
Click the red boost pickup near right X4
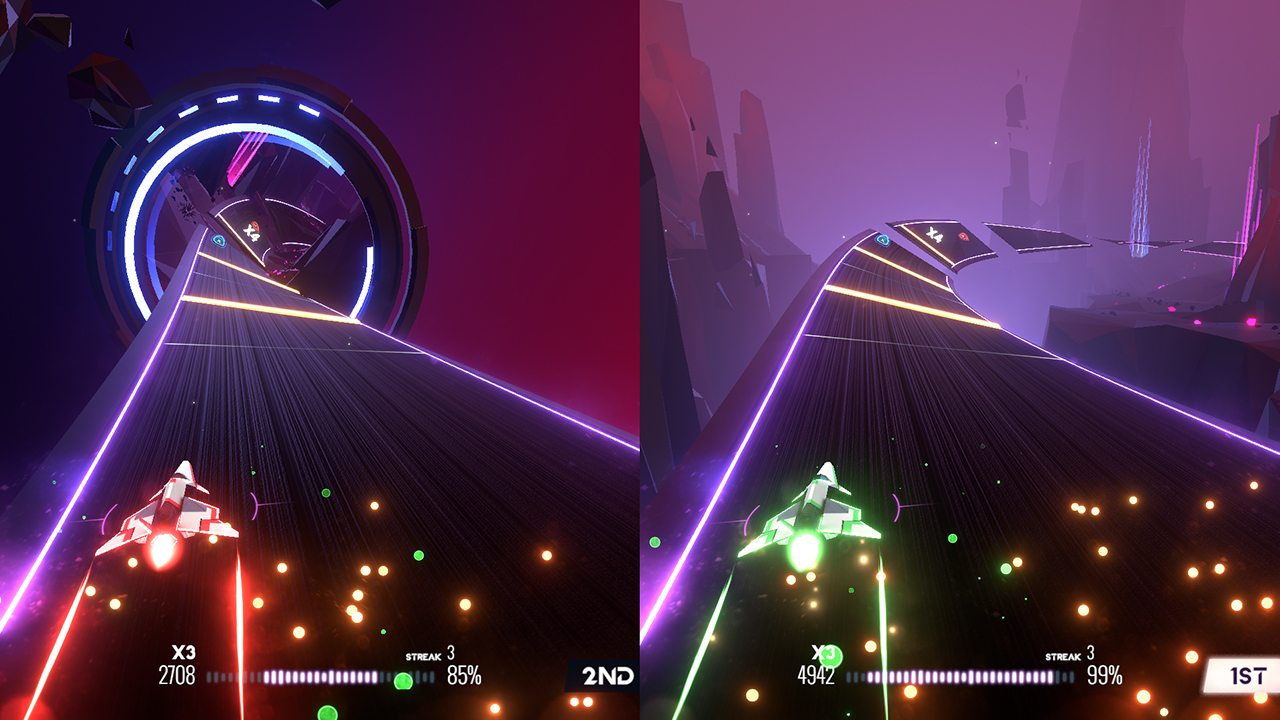point(963,238)
